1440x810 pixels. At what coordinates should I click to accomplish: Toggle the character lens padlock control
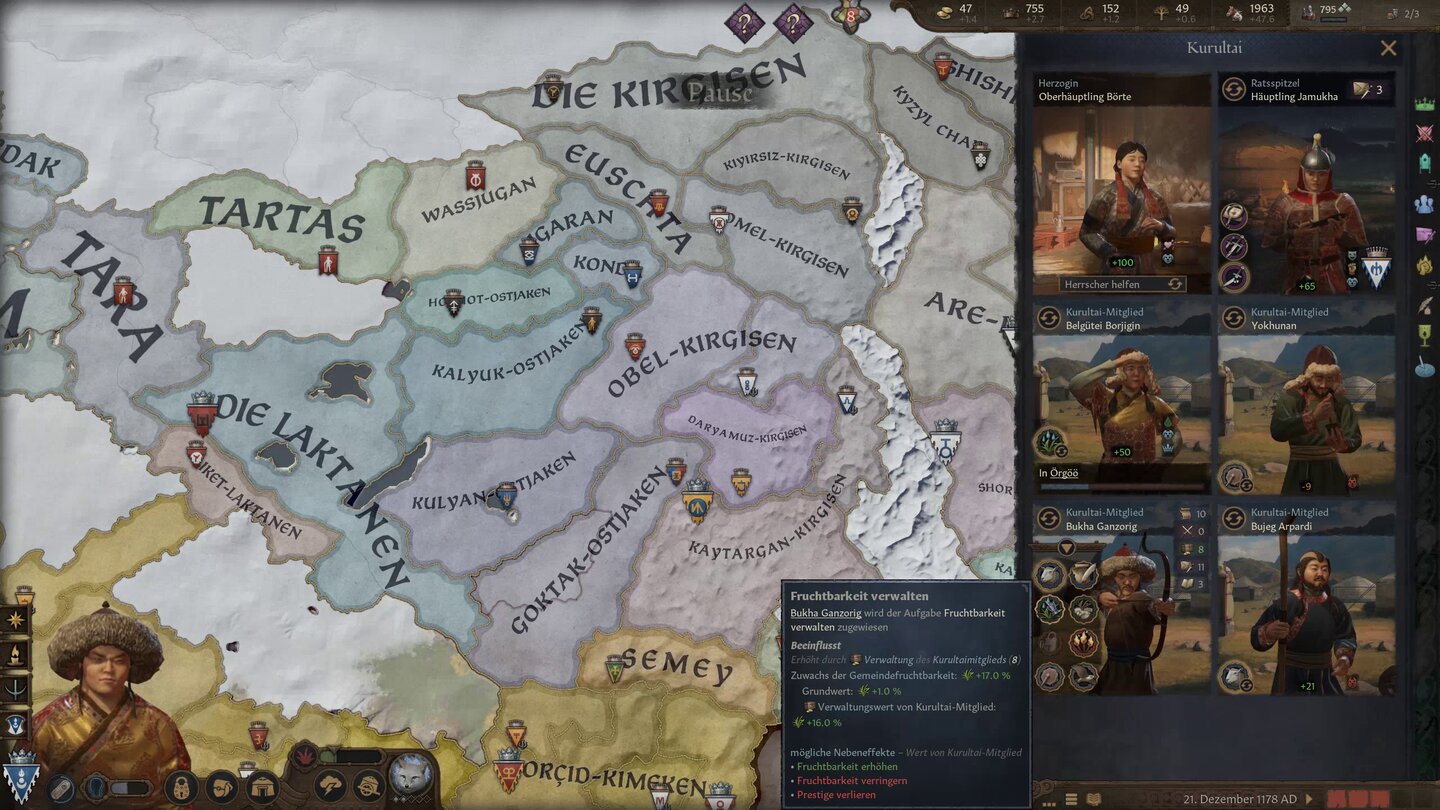pos(179,787)
